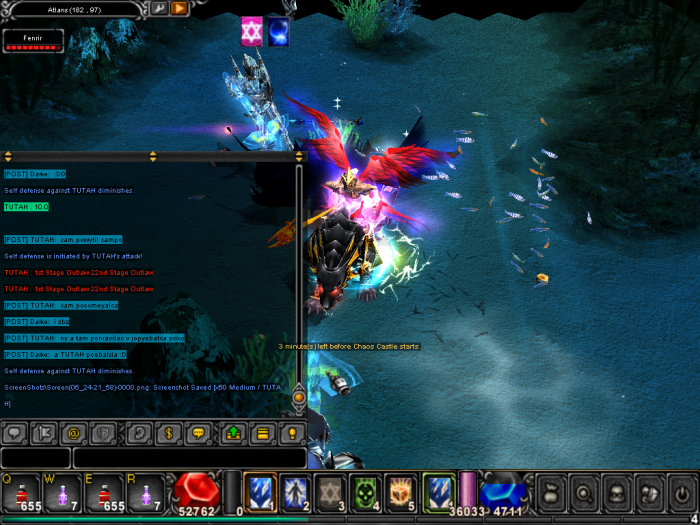The width and height of the screenshot is (700, 525).
Task: Activate skill slot 4 green skull
Action: click(365, 490)
